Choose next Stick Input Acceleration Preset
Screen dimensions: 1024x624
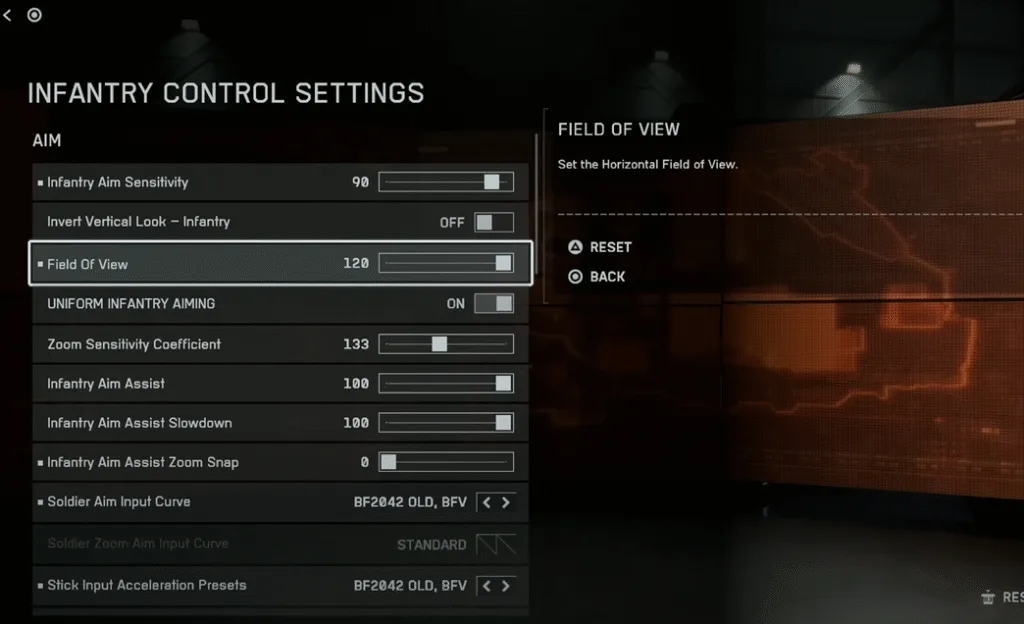(506, 585)
